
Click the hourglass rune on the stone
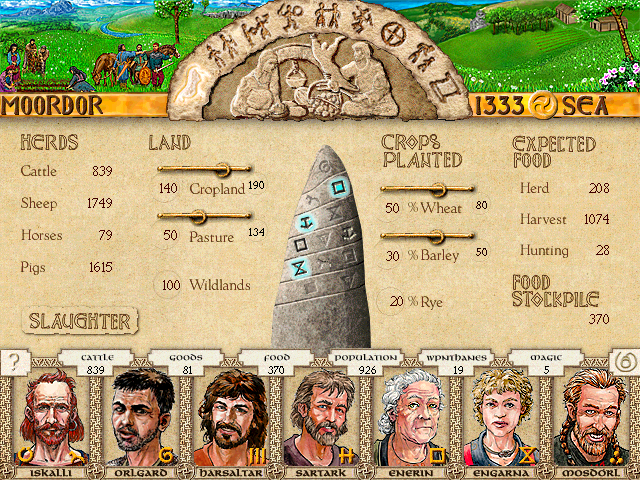click(x=298, y=267)
